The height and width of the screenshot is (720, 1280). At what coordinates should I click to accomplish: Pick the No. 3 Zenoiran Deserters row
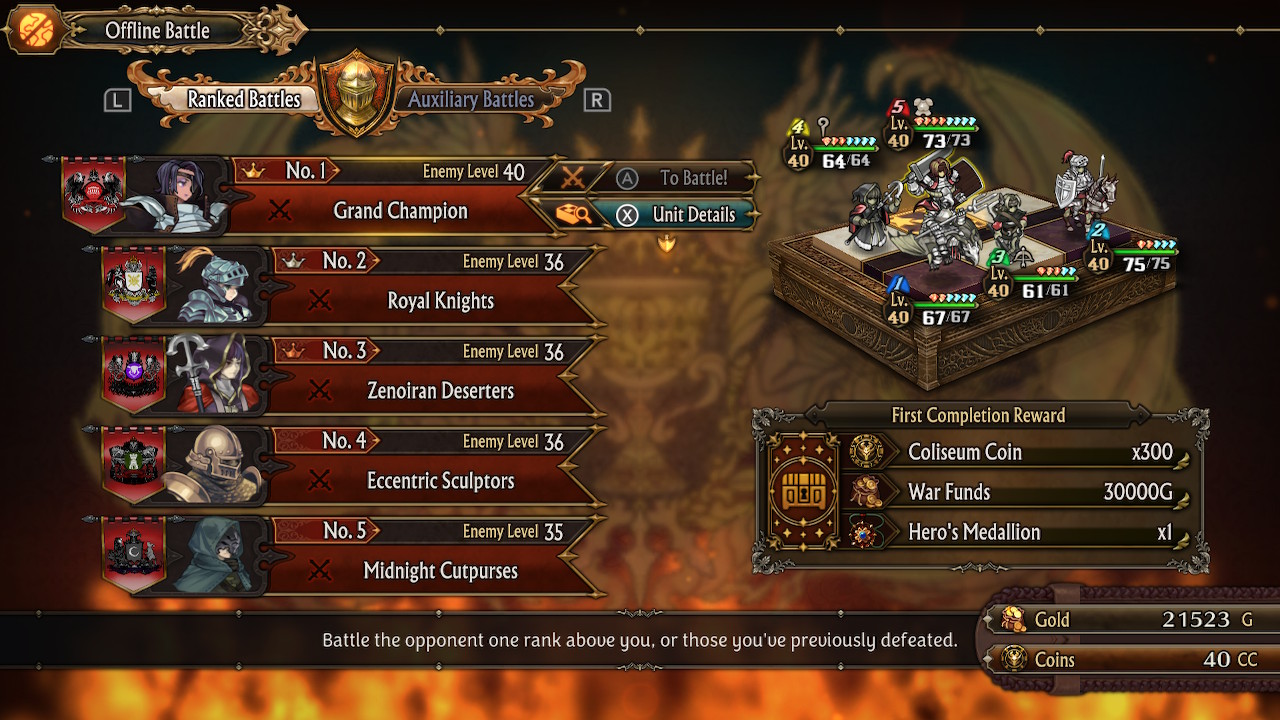[440, 391]
